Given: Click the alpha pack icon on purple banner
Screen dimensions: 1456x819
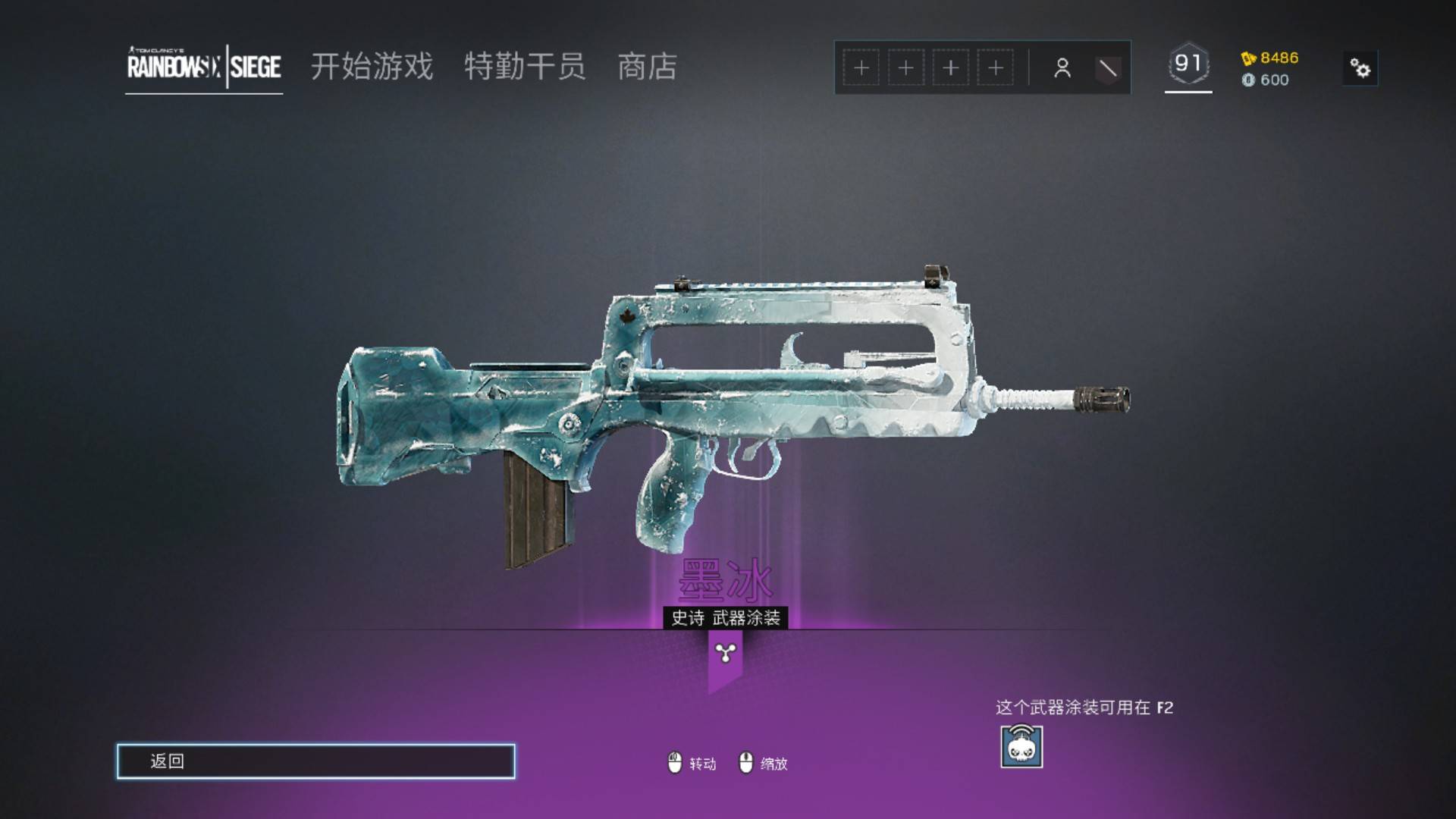Looking at the screenshot, I should (x=725, y=654).
